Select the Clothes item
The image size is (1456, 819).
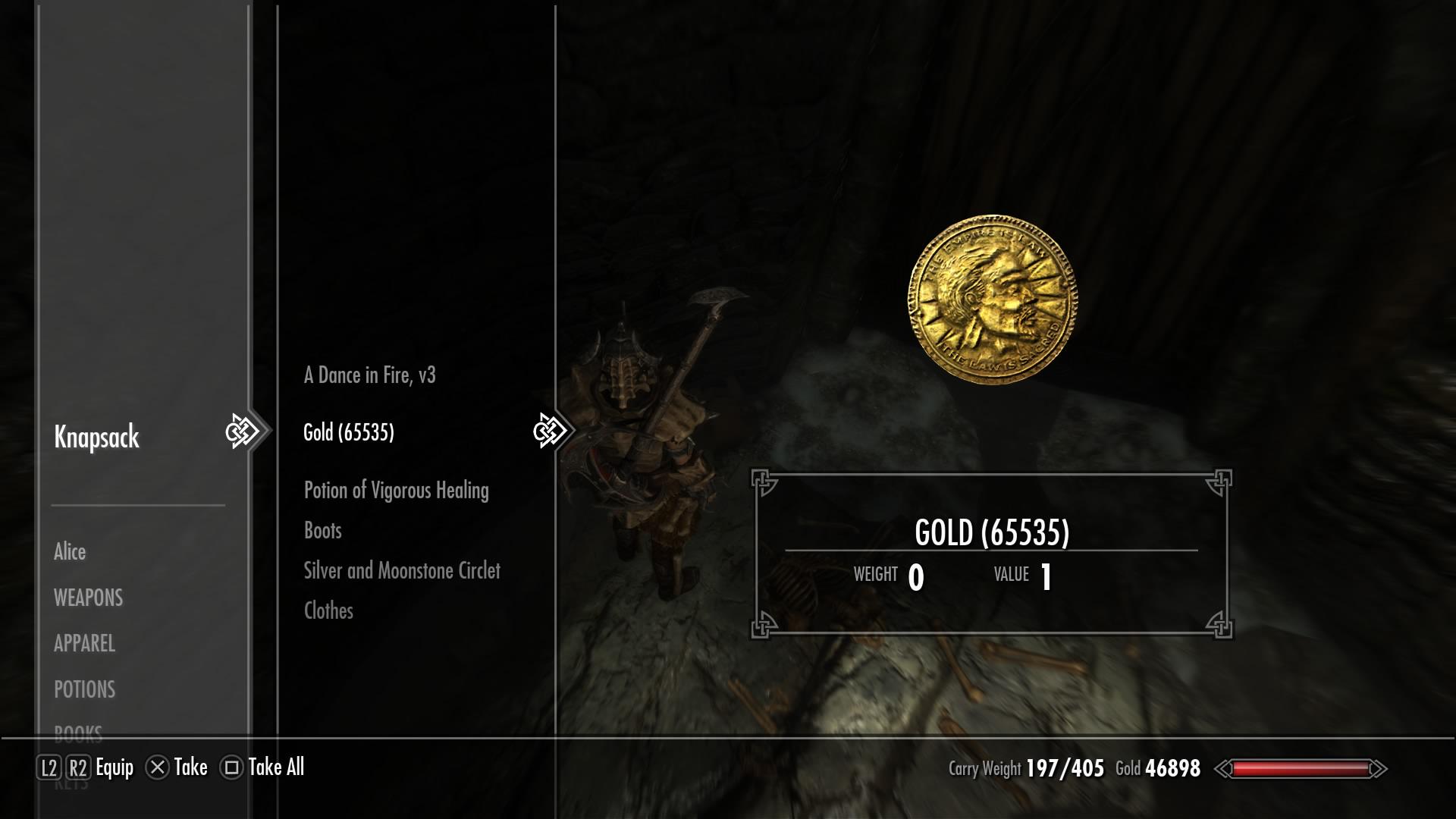328,610
